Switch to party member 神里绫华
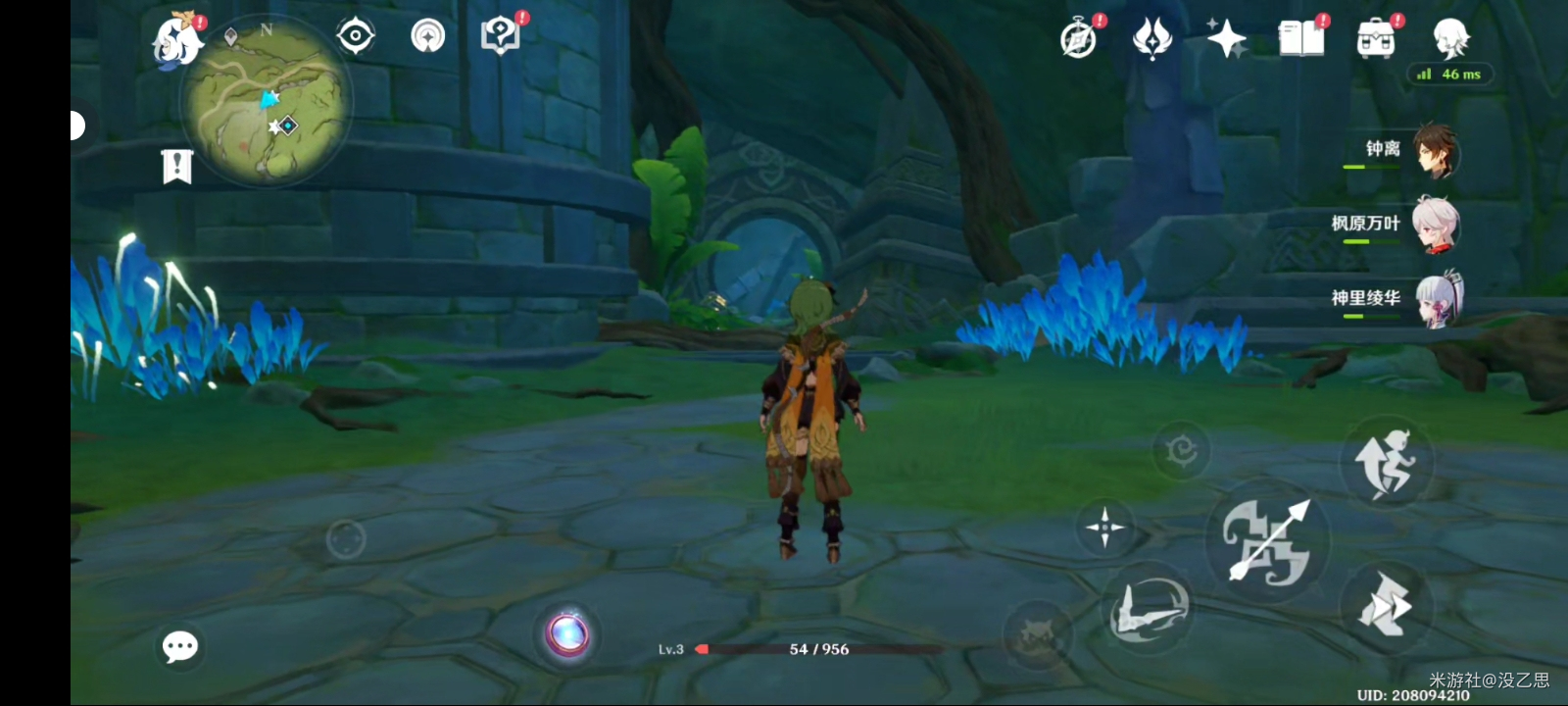 coord(1437,299)
